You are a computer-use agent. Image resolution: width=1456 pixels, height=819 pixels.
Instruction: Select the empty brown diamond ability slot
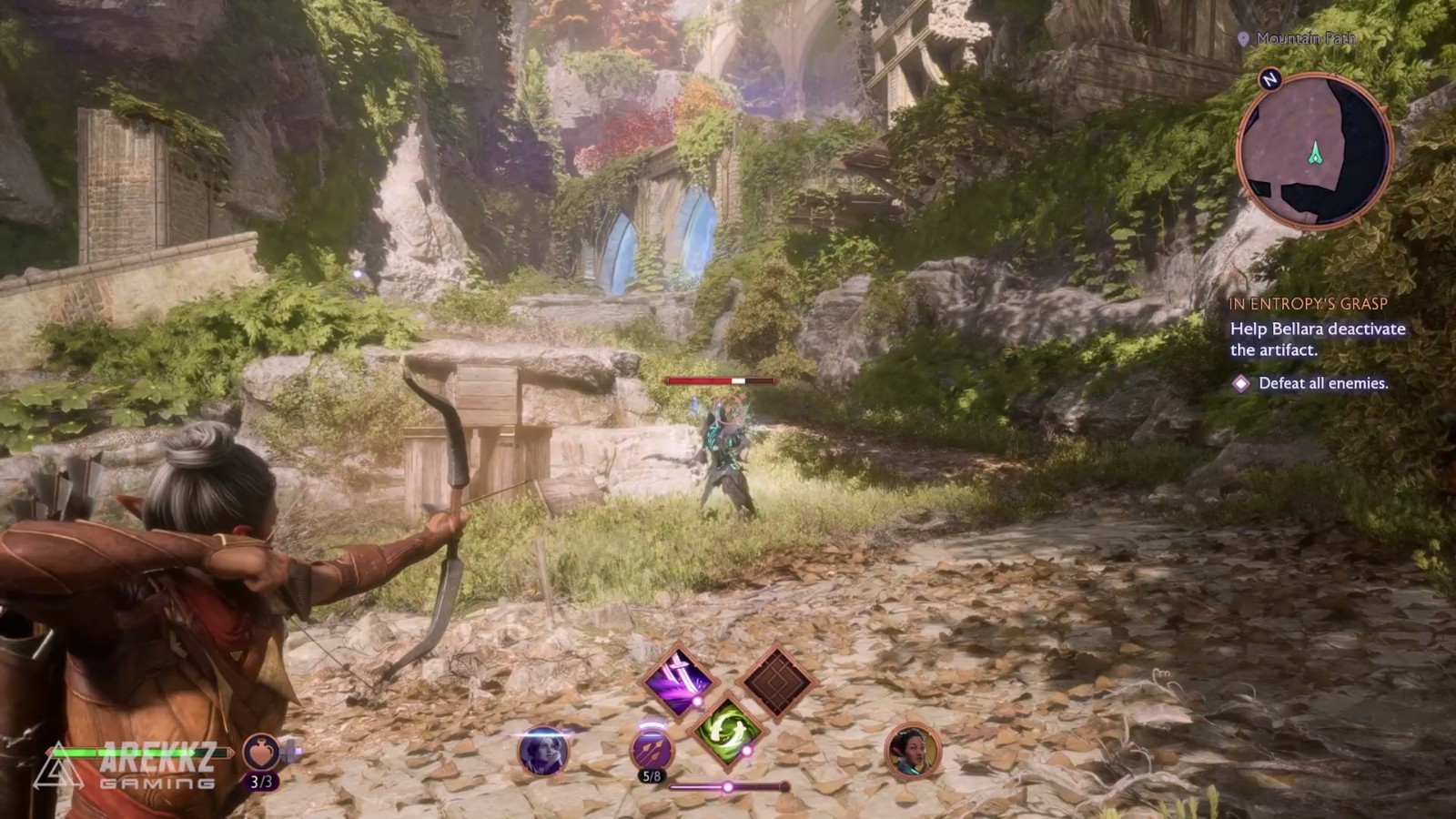pyautogui.click(x=776, y=681)
